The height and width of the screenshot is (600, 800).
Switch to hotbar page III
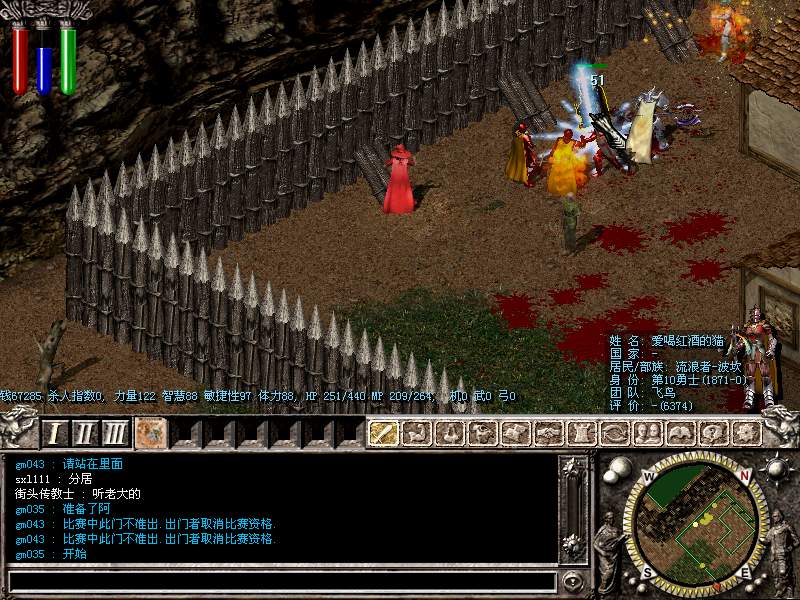tap(116, 433)
